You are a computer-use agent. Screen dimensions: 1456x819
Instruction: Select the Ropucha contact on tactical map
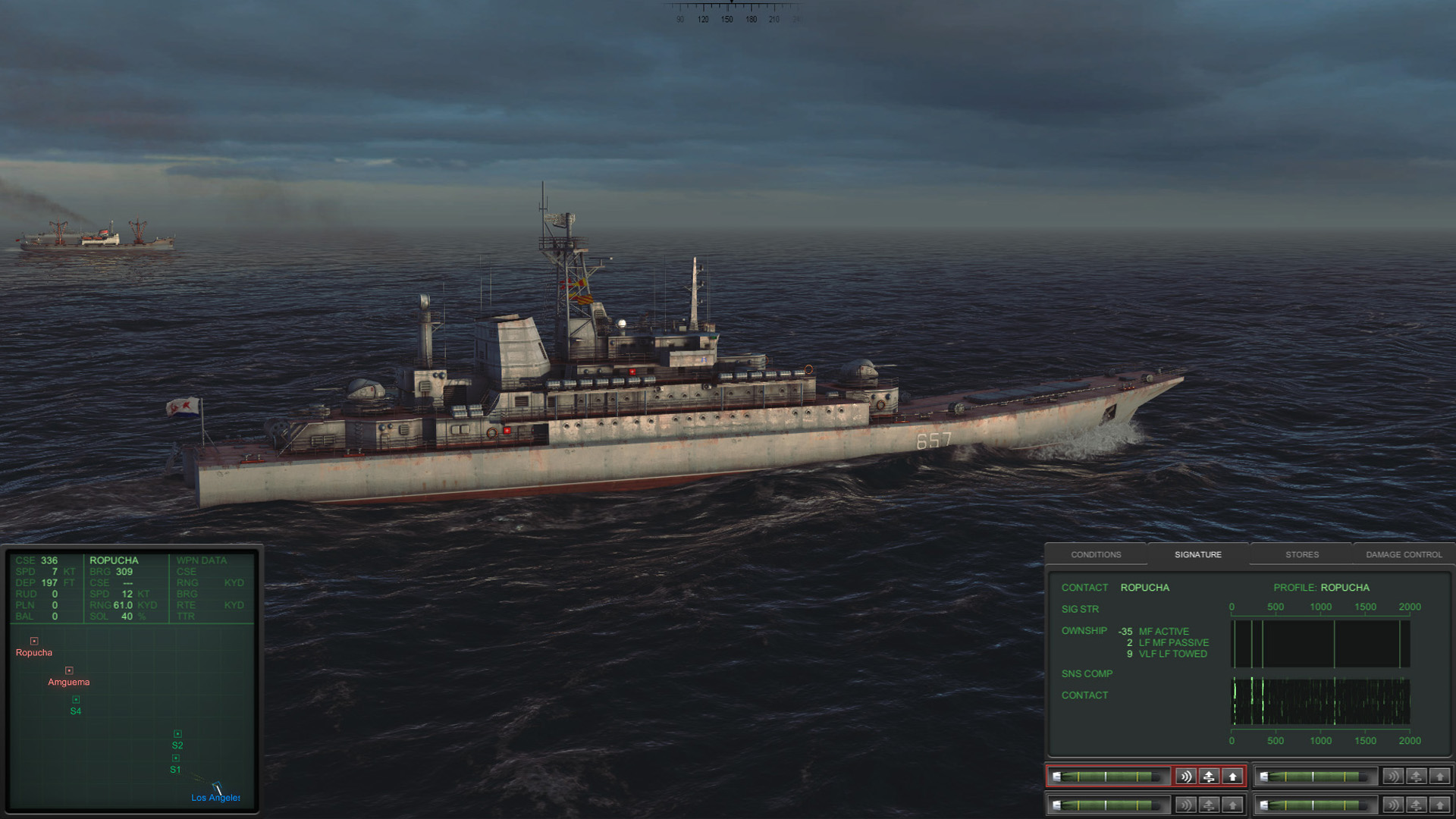(x=34, y=642)
